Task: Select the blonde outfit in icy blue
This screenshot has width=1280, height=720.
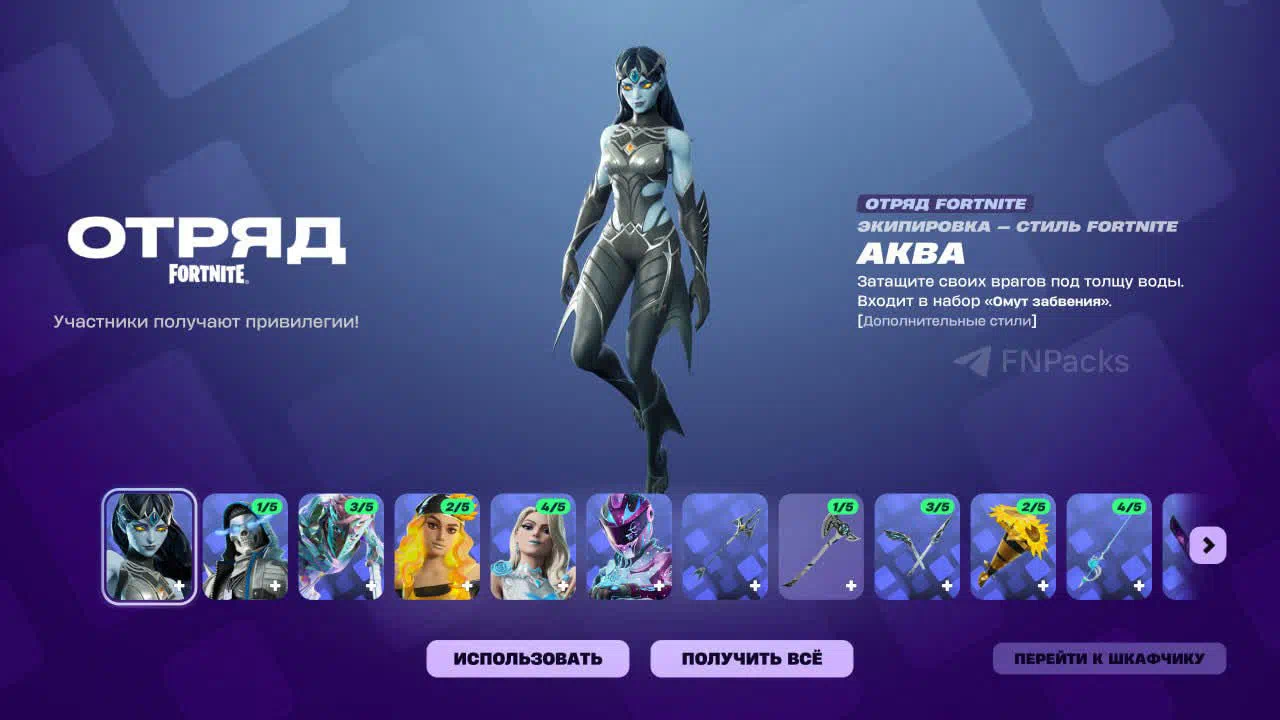Action: point(533,546)
